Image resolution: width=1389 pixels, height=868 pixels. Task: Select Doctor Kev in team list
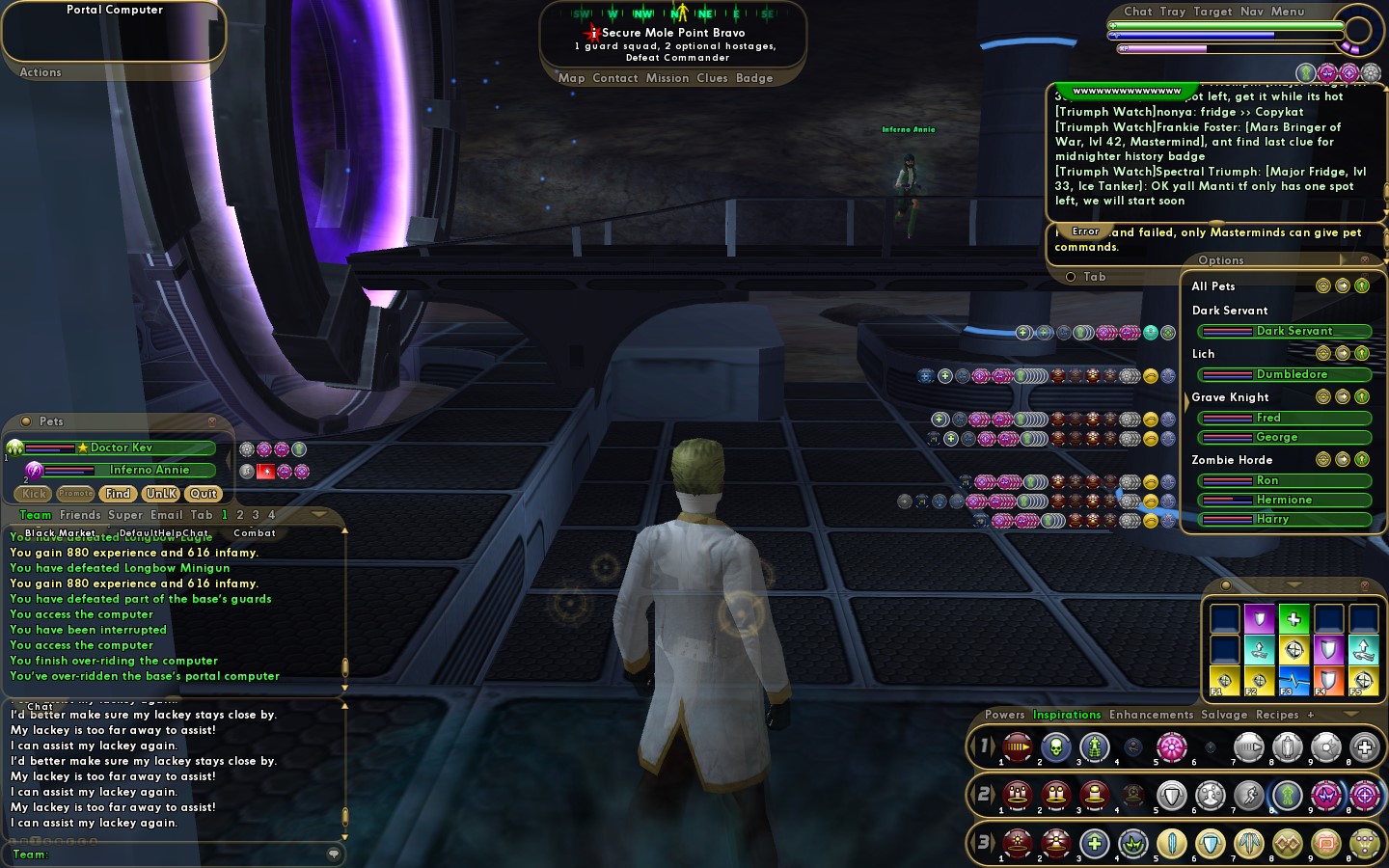coord(121,448)
